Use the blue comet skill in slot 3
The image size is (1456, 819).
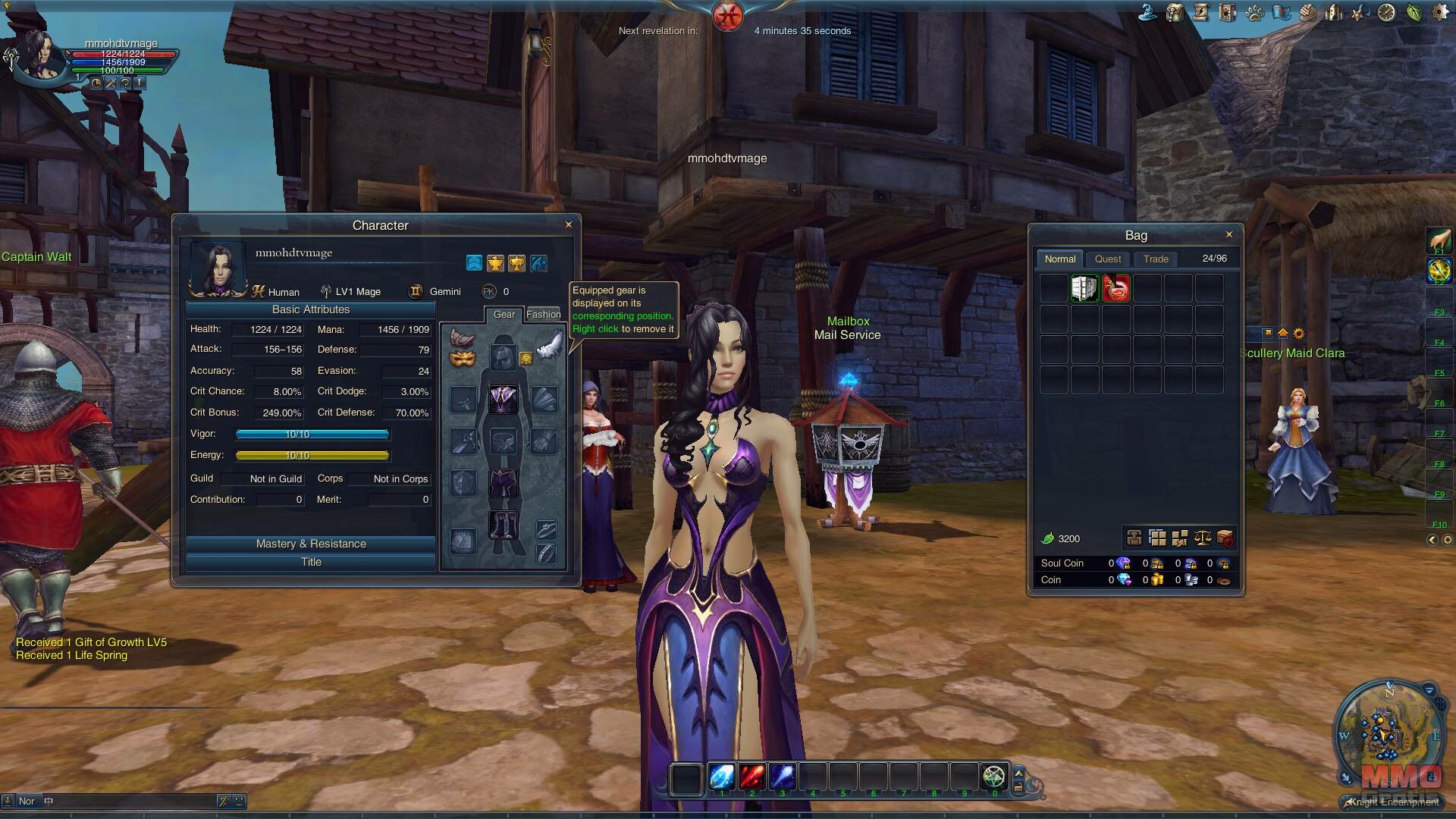coord(782,777)
